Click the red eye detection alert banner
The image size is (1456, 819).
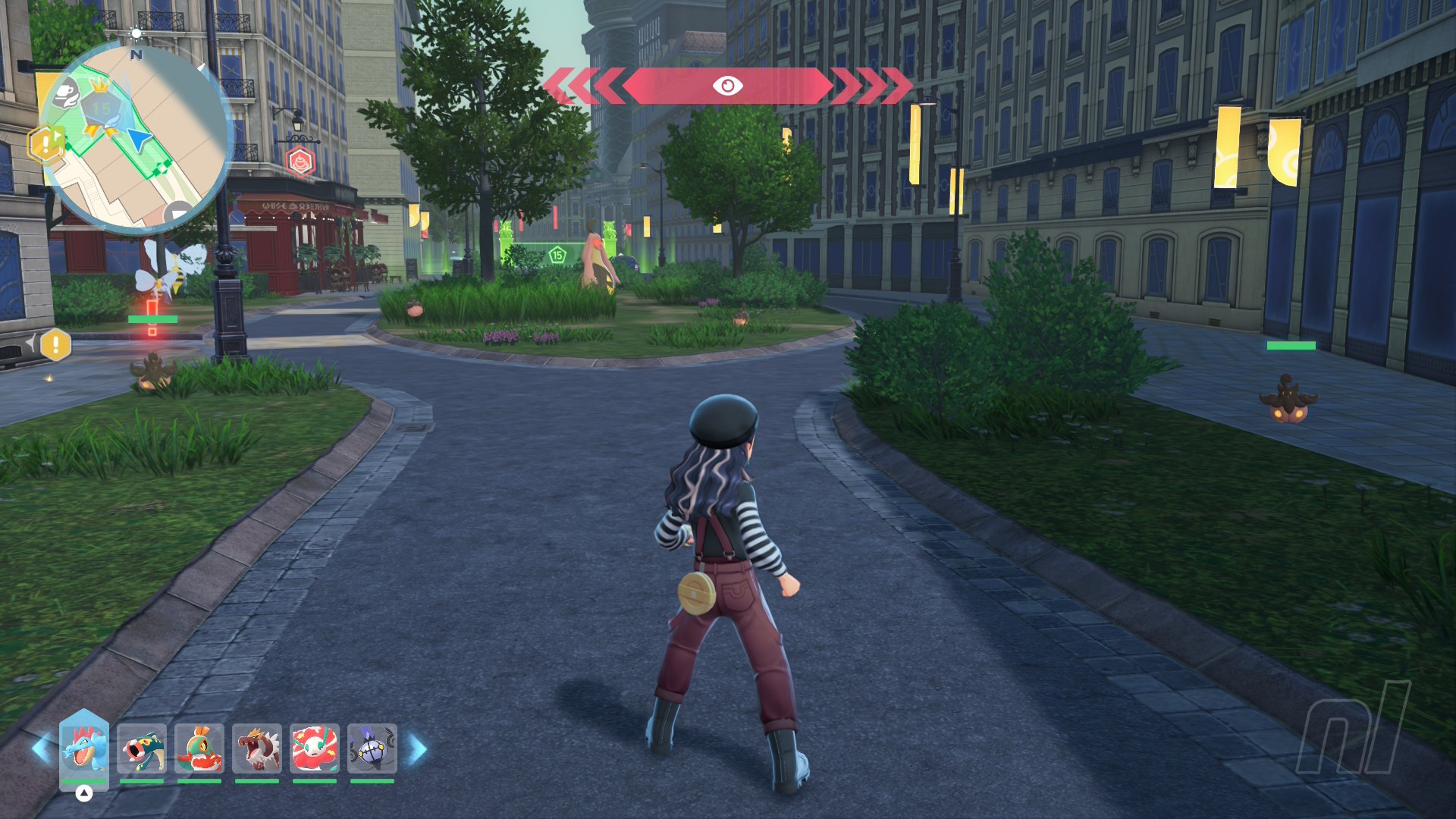(727, 86)
